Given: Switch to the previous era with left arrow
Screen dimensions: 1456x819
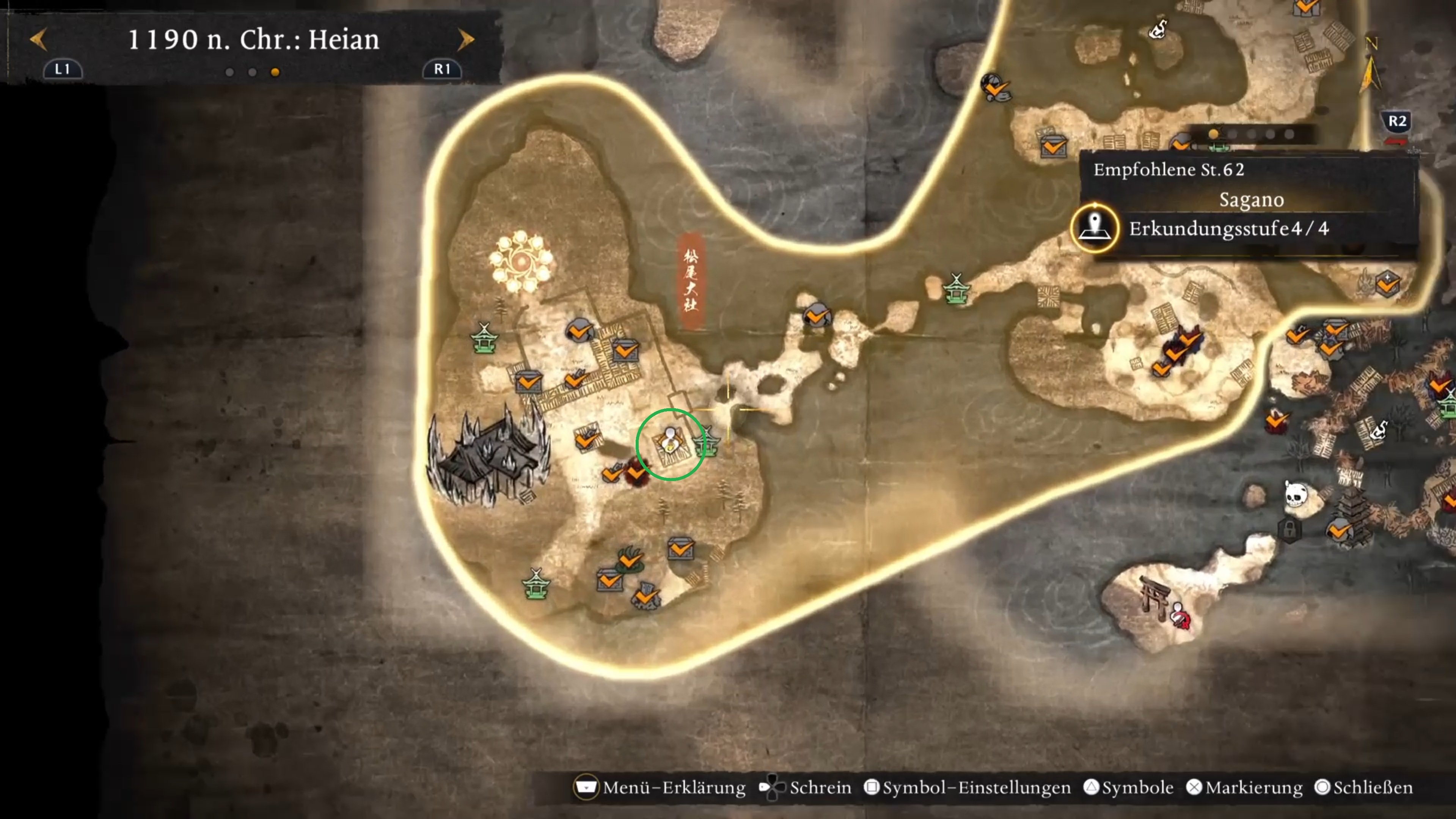Looking at the screenshot, I should tap(38, 39).
